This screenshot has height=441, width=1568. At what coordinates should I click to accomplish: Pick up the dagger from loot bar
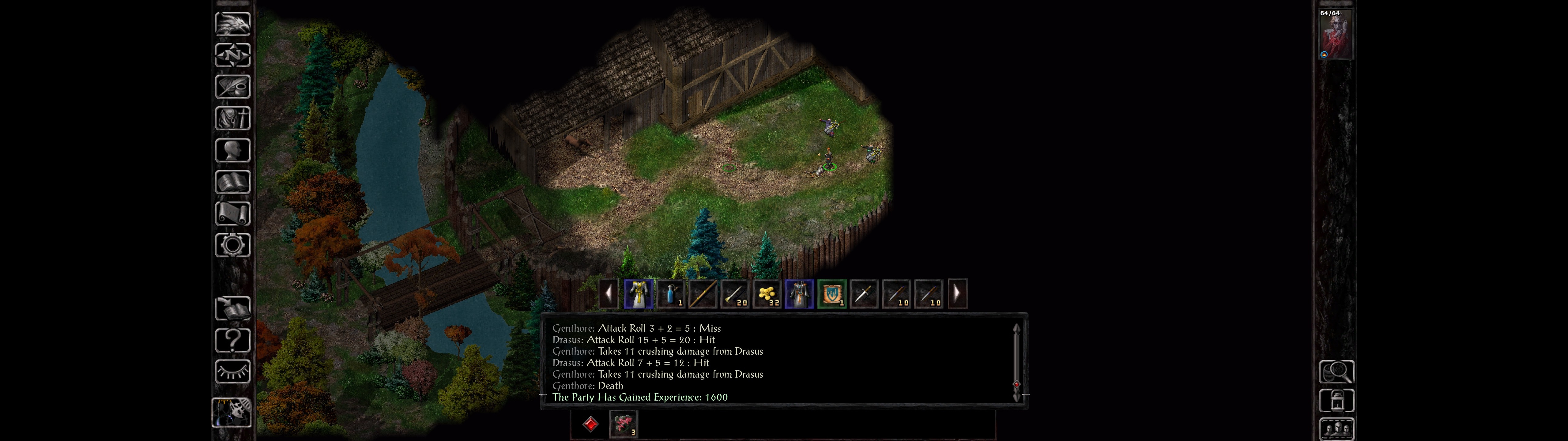pyautogui.click(x=864, y=294)
